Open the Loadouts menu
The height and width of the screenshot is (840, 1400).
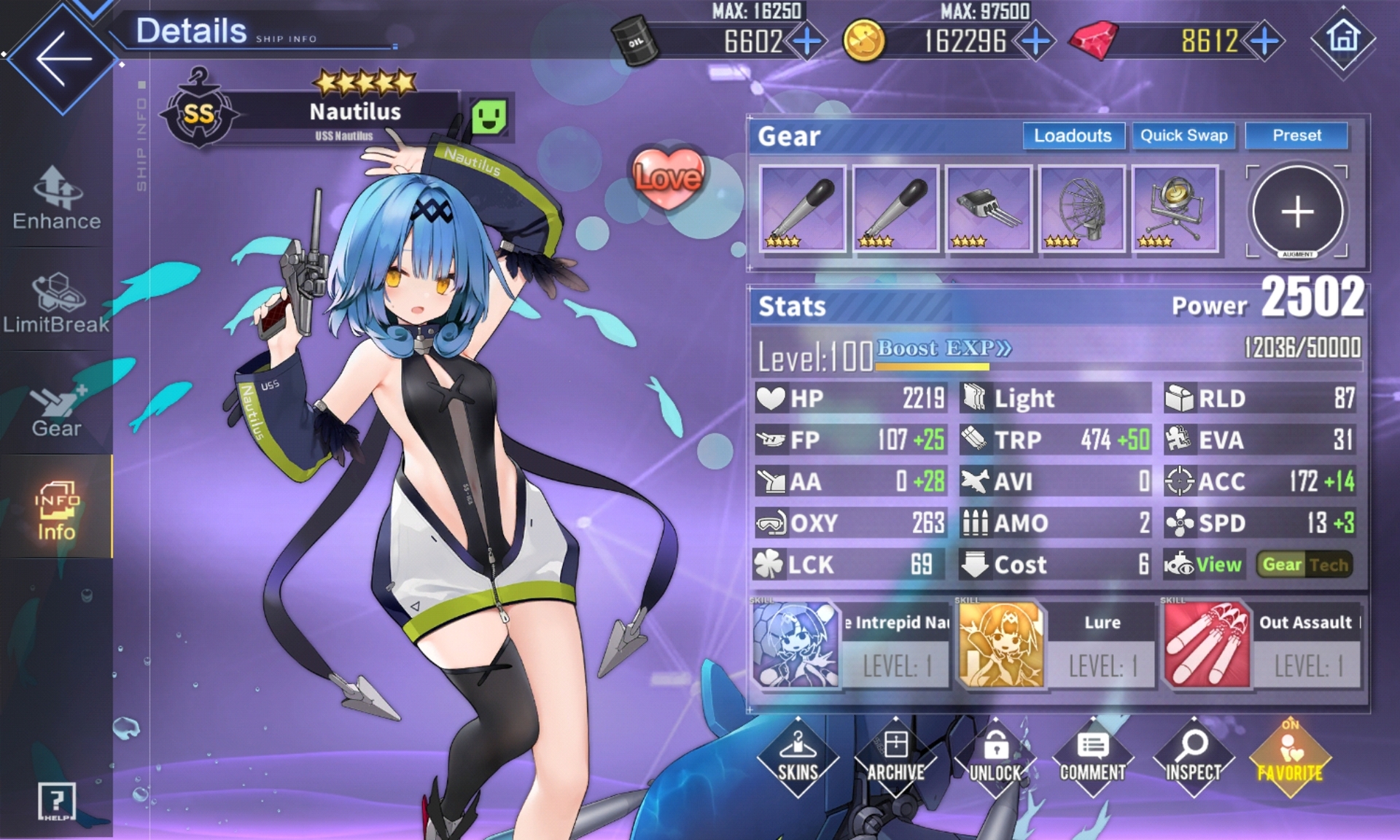(x=1073, y=136)
